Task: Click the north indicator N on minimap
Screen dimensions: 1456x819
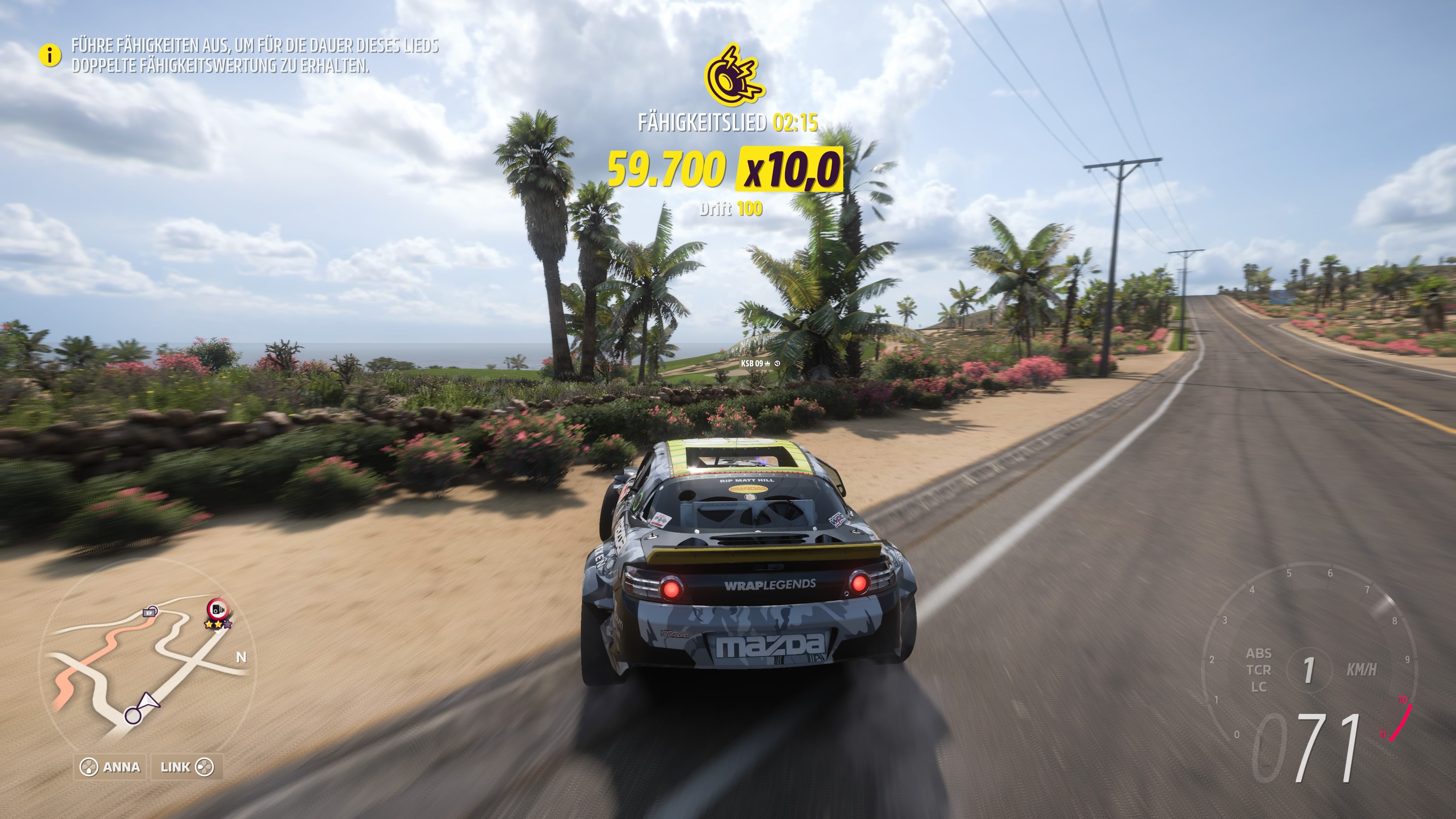Action: (242, 657)
